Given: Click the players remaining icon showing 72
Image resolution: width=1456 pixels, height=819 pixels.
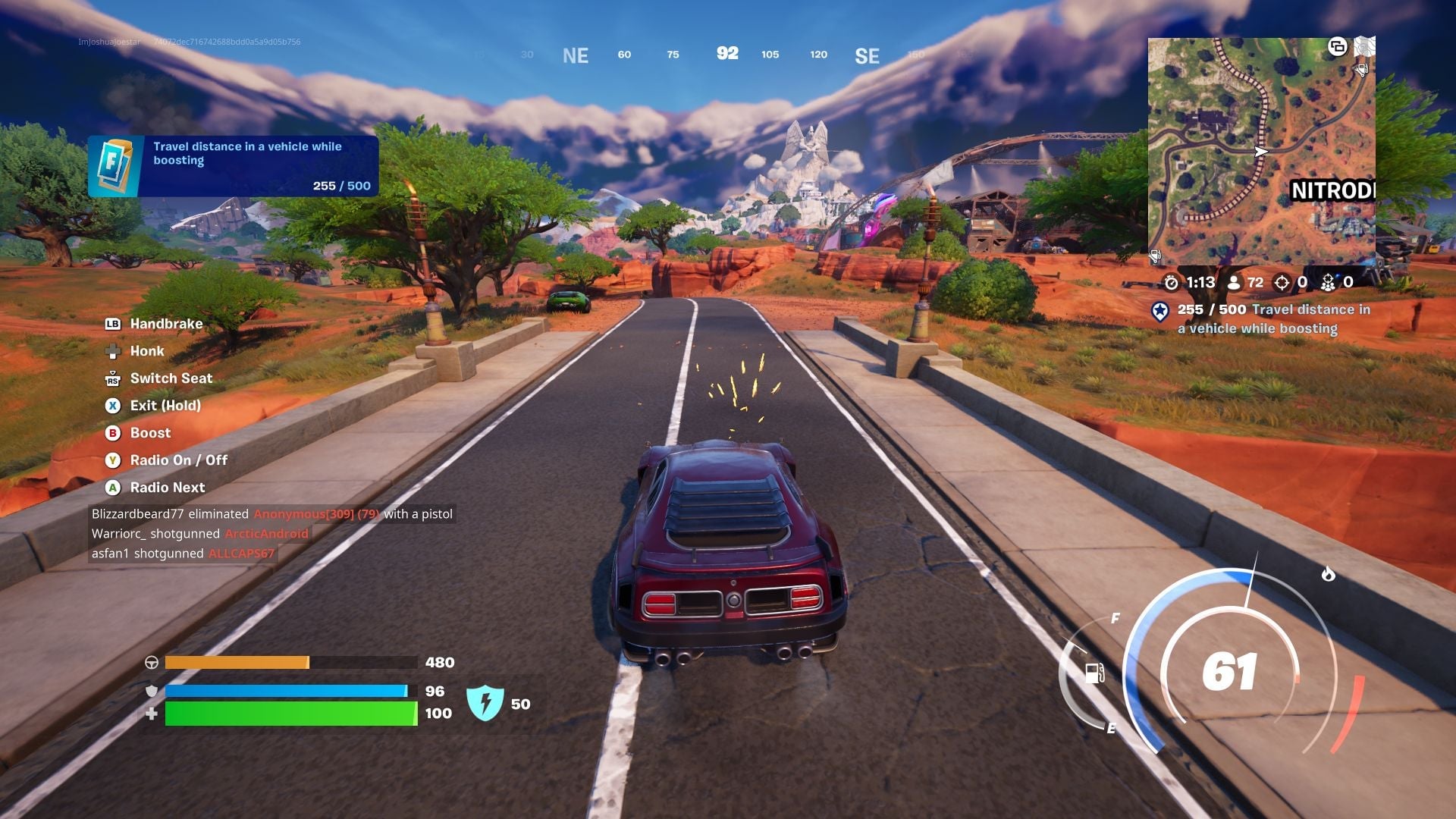Looking at the screenshot, I should click(x=1234, y=284).
